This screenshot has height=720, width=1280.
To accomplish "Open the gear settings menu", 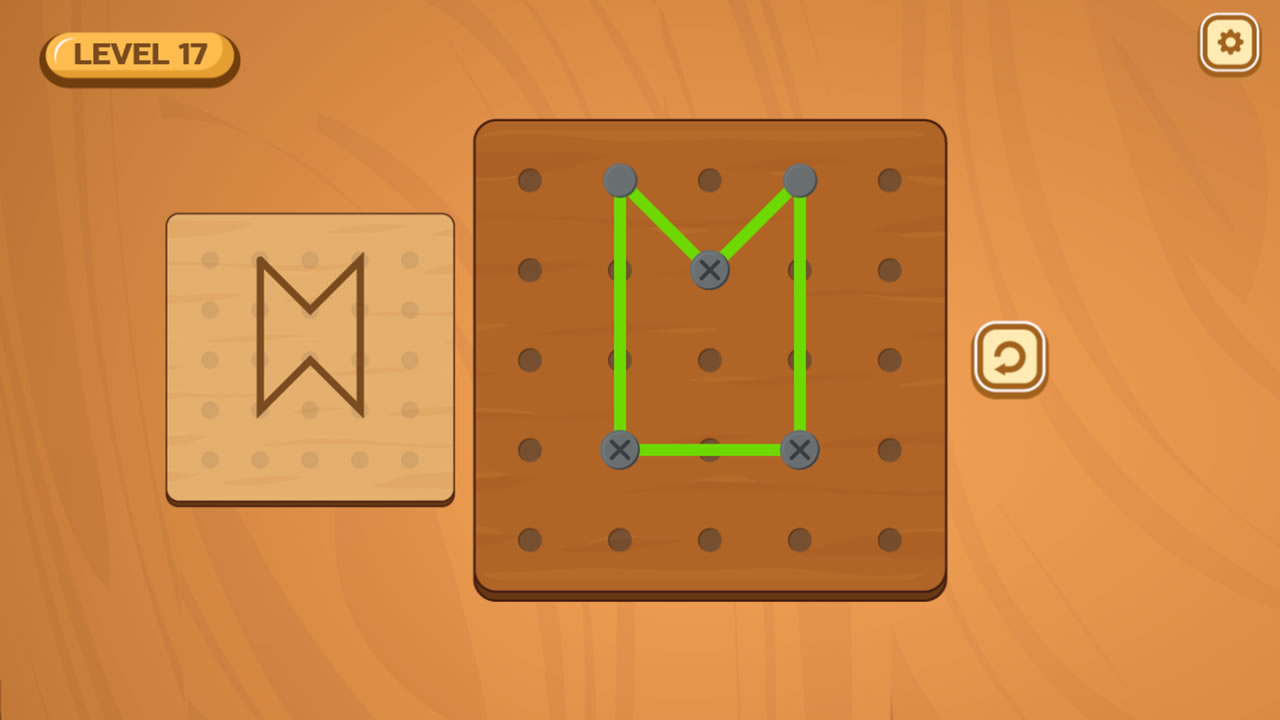I will [1229, 43].
